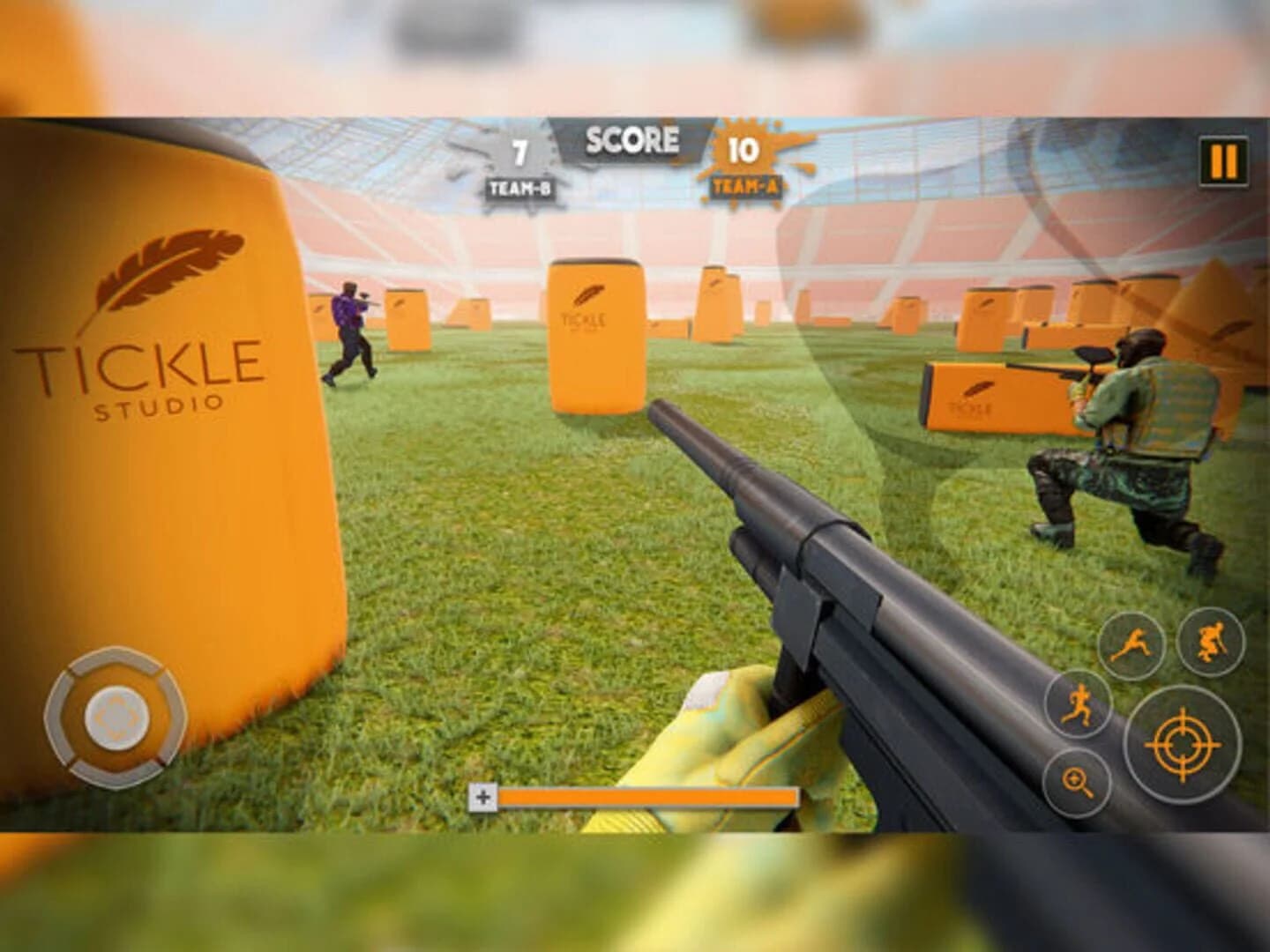Open the SCORE banner panel
Screen dimensions: 1270x952
[x=631, y=138]
